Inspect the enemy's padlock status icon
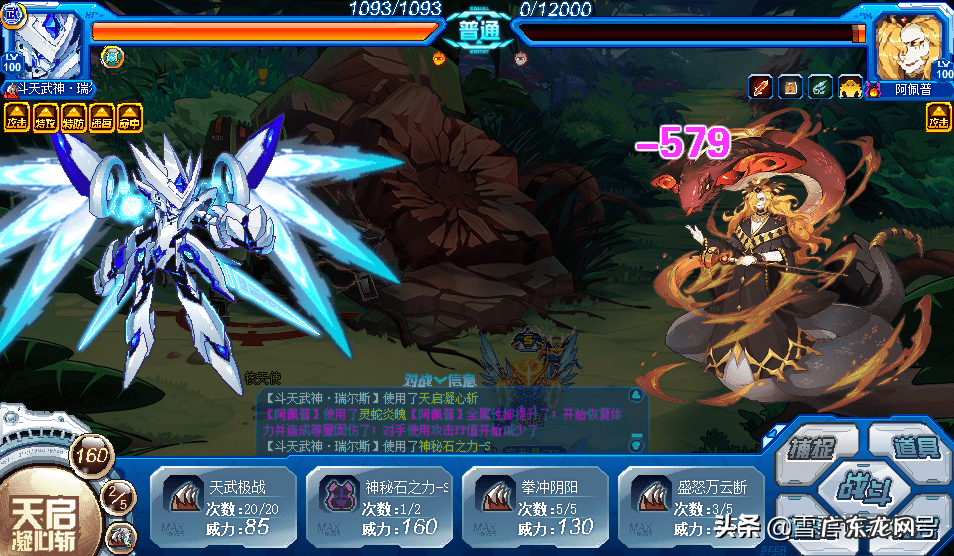This screenshot has width=954, height=556. pos(790,87)
